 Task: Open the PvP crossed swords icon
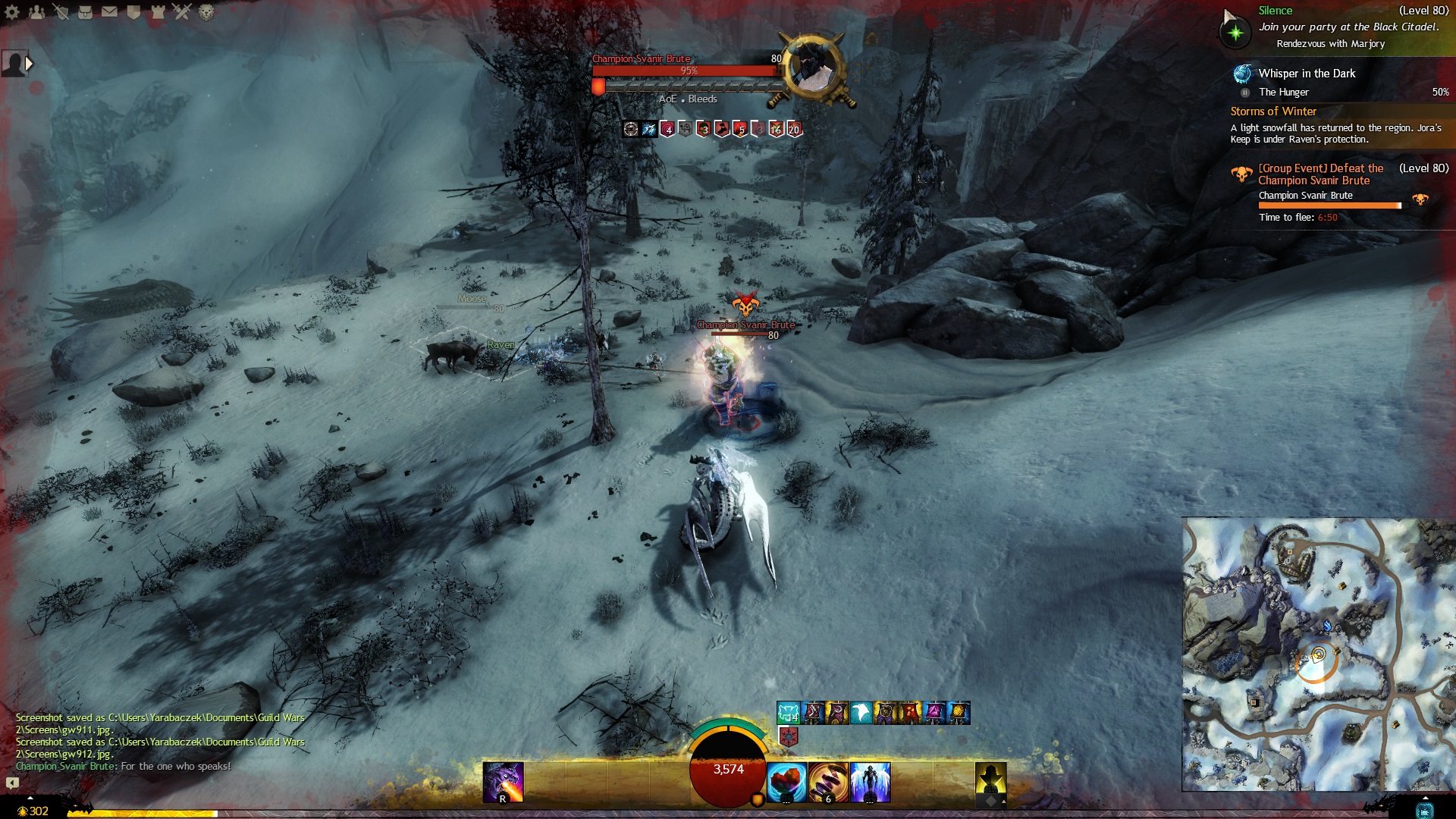tap(182, 12)
